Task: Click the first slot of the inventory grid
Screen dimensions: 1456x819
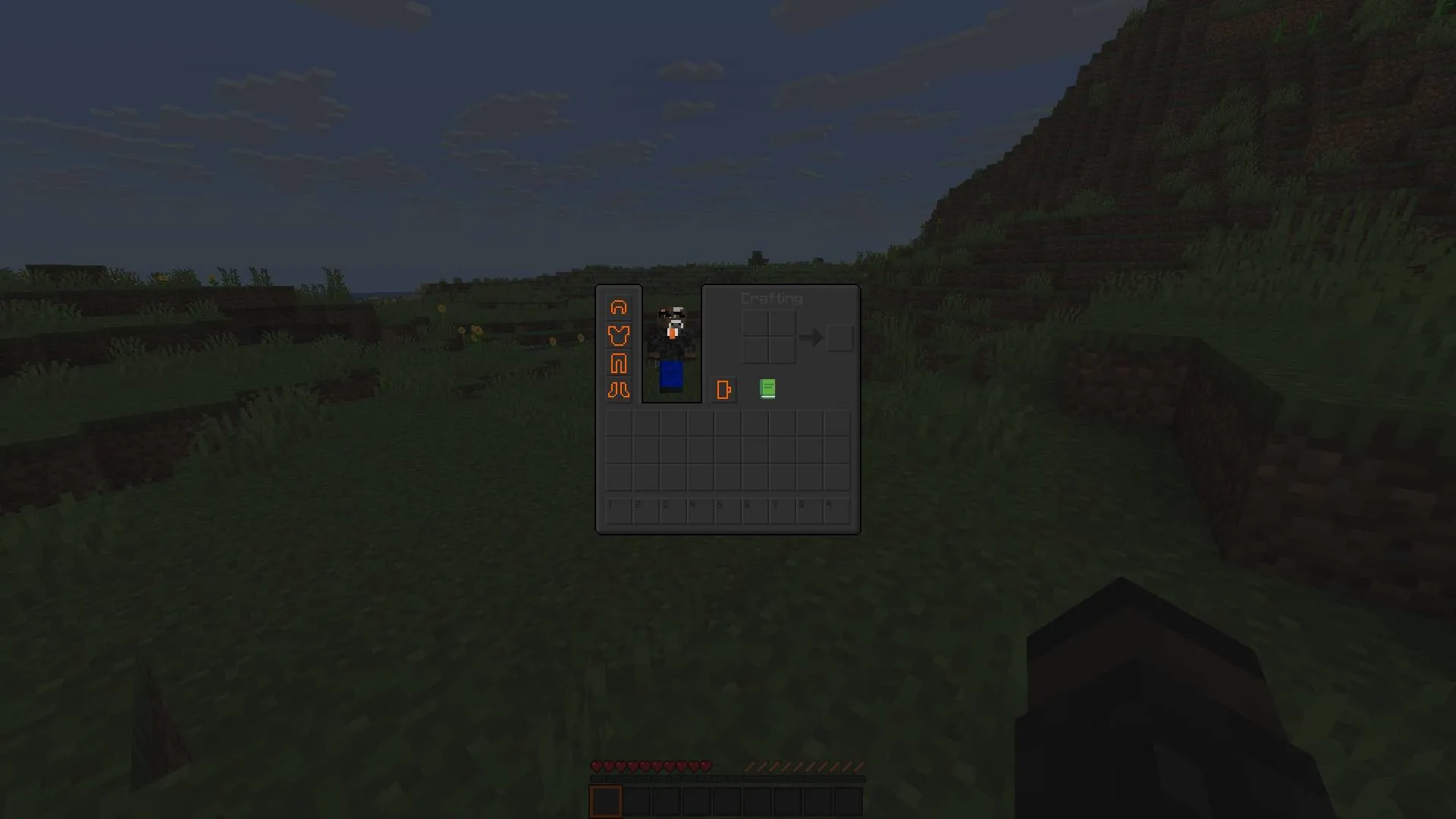Action: click(619, 423)
